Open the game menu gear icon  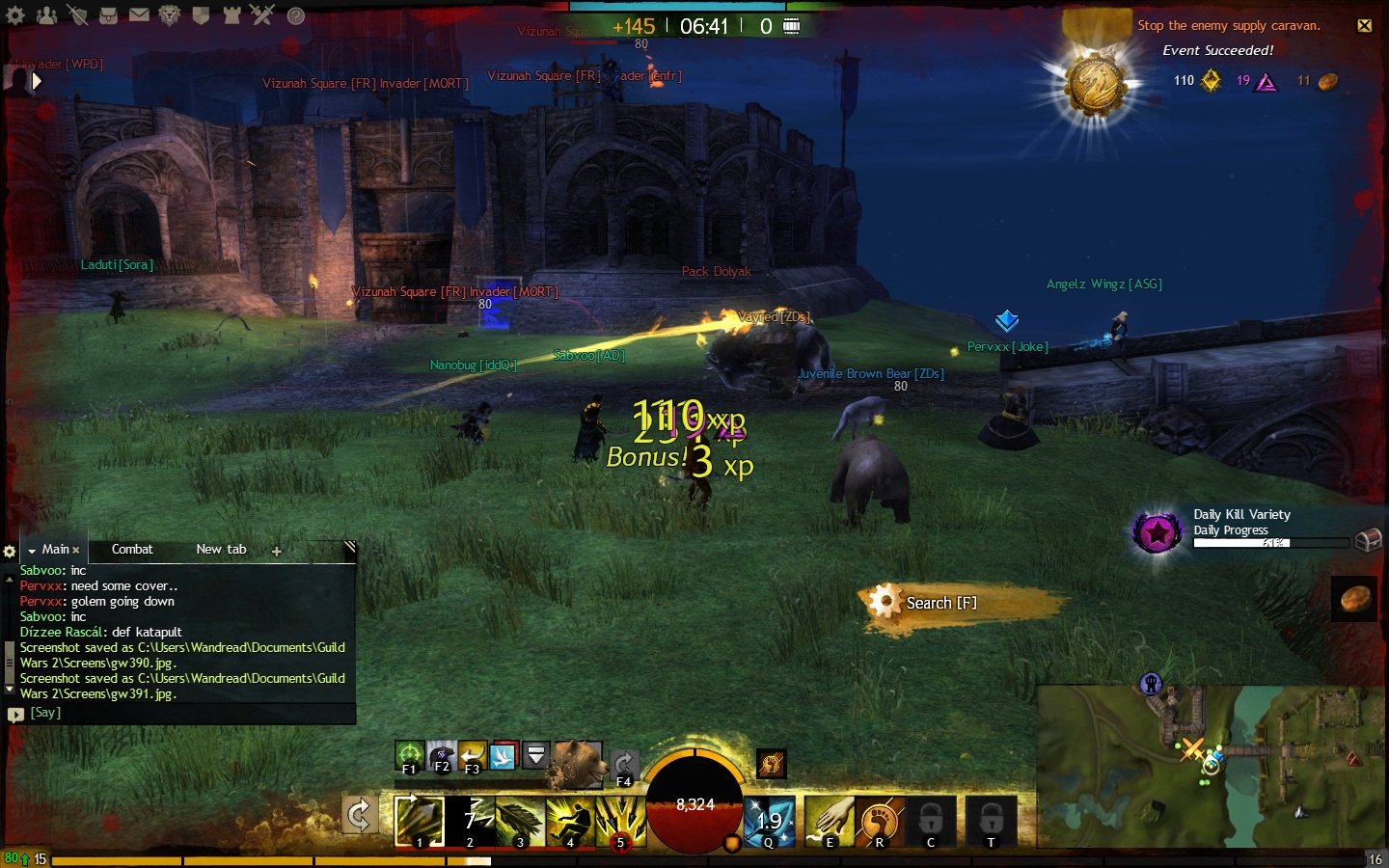[x=15, y=15]
